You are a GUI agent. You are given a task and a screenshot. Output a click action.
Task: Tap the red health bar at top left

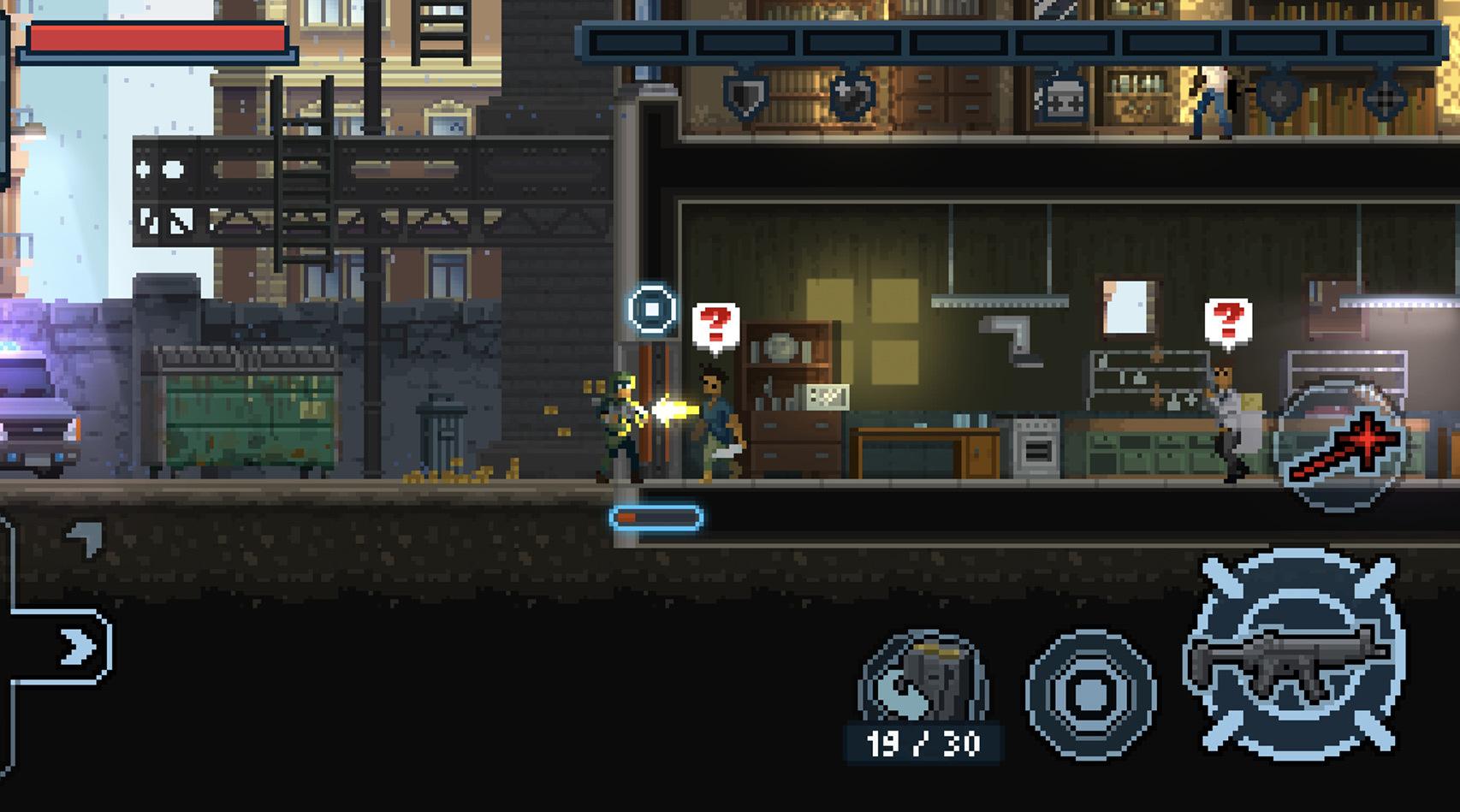(x=158, y=39)
